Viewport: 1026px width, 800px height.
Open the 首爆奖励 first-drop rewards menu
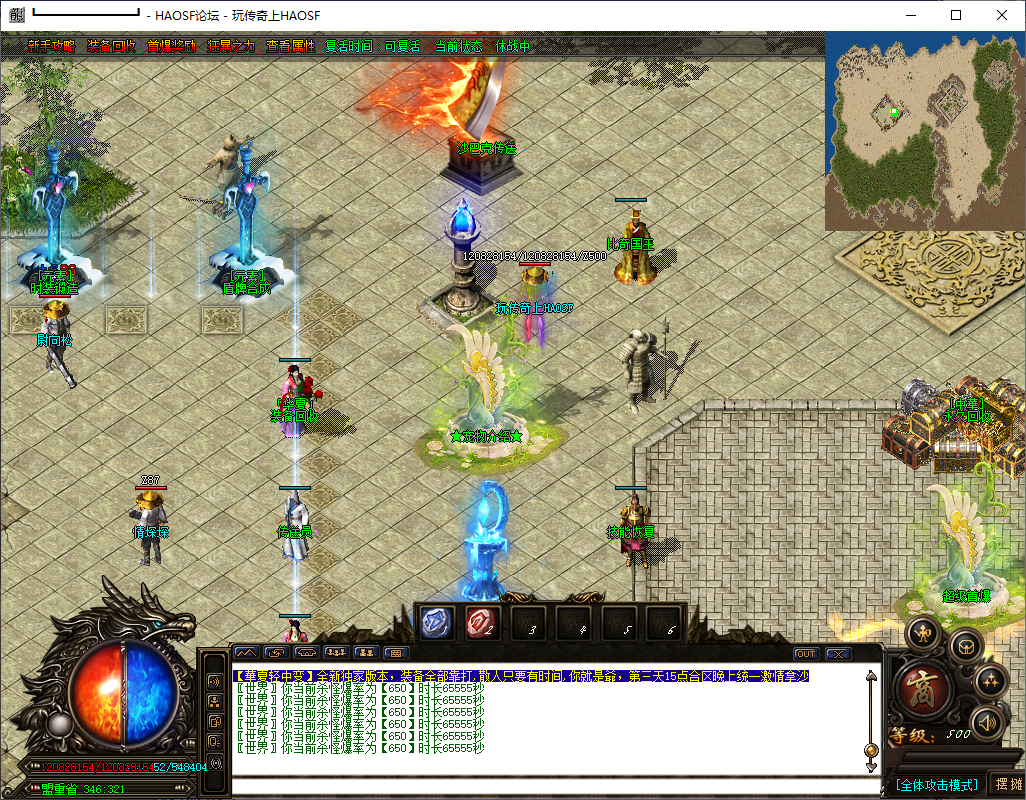coord(171,46)
